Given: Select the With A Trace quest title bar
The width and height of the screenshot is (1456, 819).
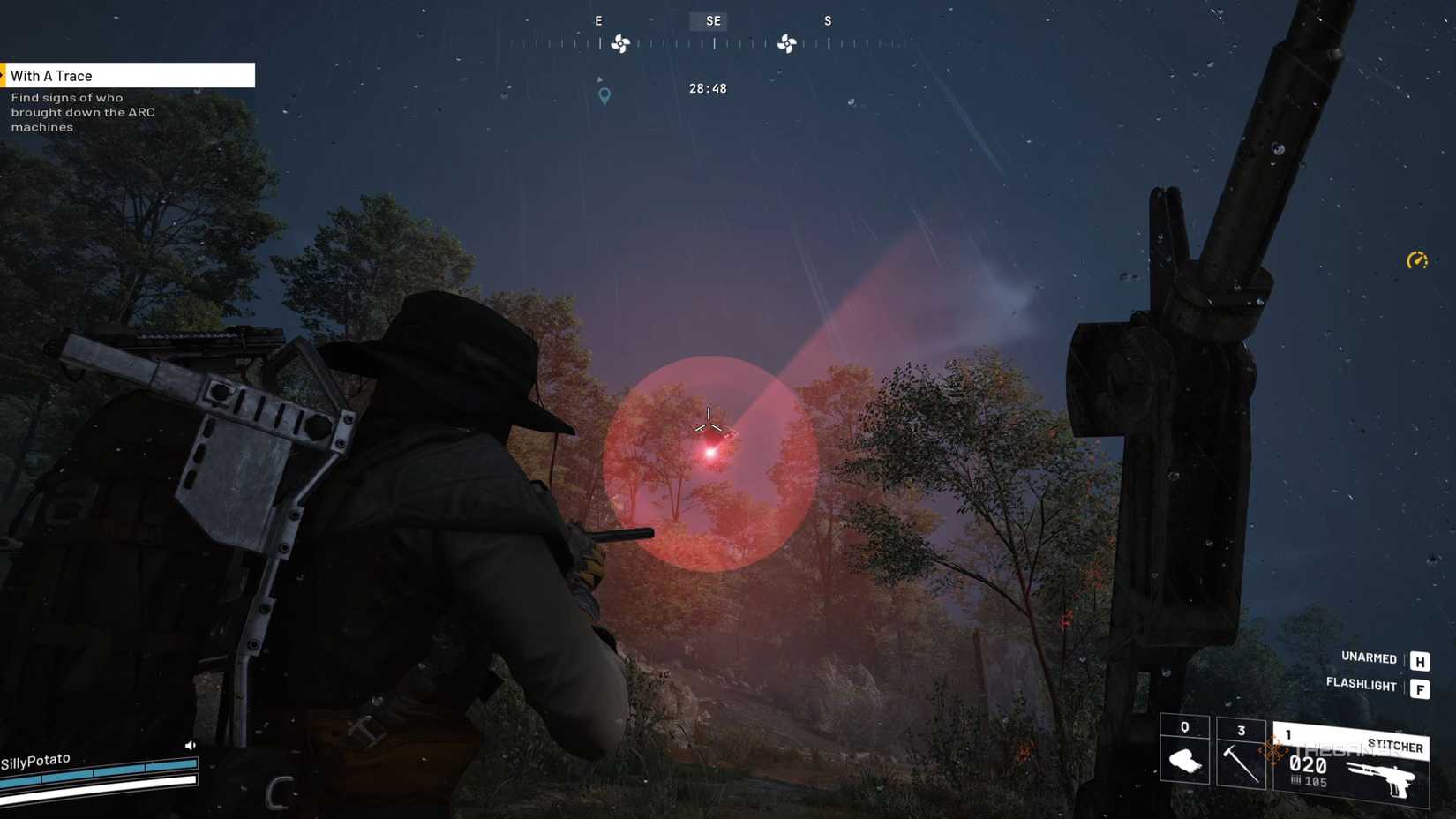Looking at the screenshot, I should 127,75.
